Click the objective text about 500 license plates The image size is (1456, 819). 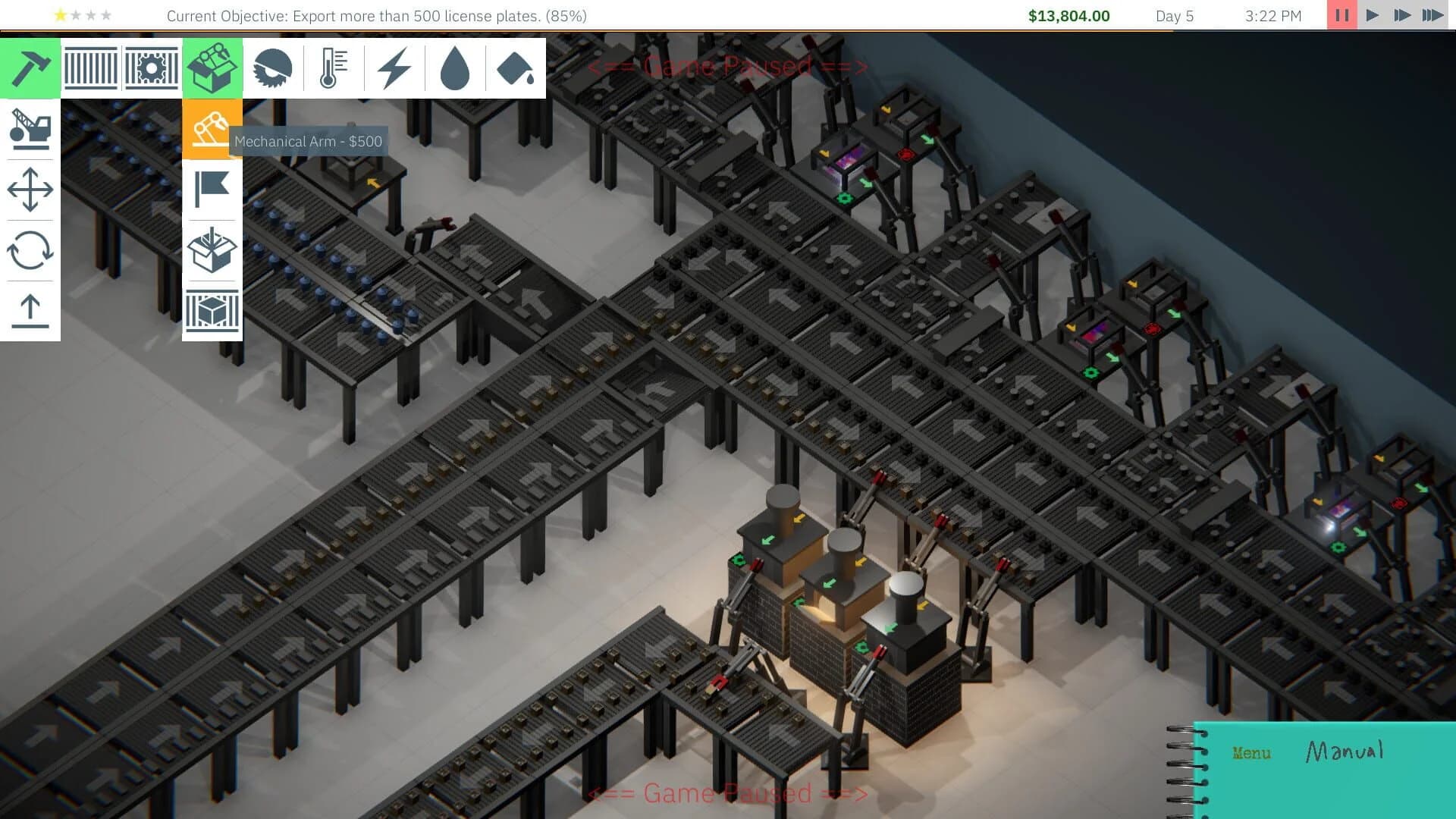[377, 15]
